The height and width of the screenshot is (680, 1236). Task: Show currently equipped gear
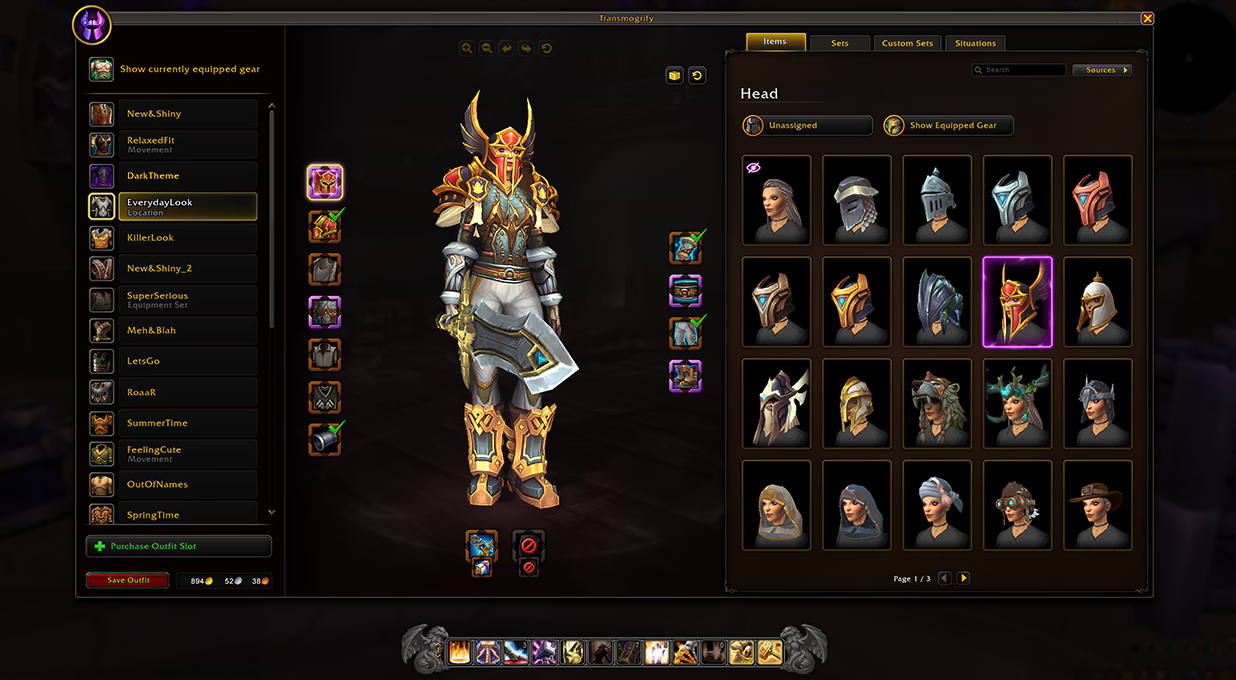pos(177,69)
